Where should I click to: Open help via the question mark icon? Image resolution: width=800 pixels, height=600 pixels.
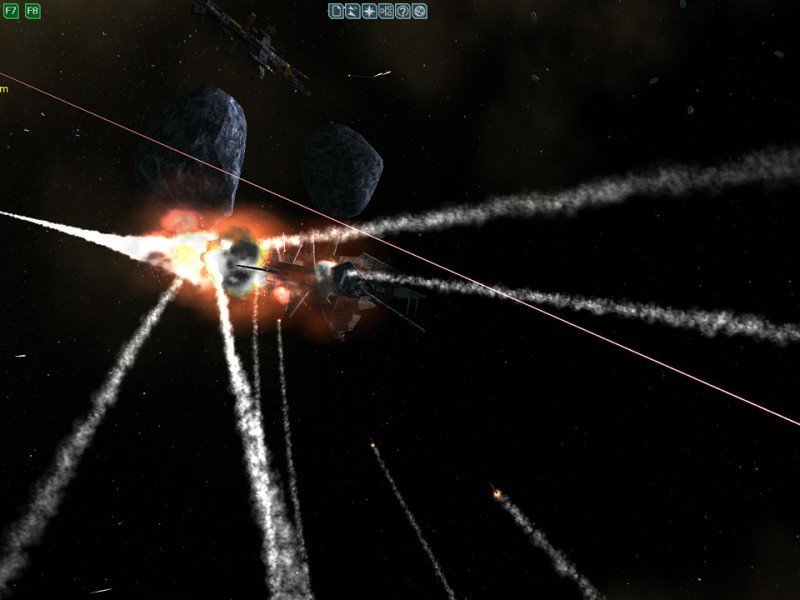[402, 11]
